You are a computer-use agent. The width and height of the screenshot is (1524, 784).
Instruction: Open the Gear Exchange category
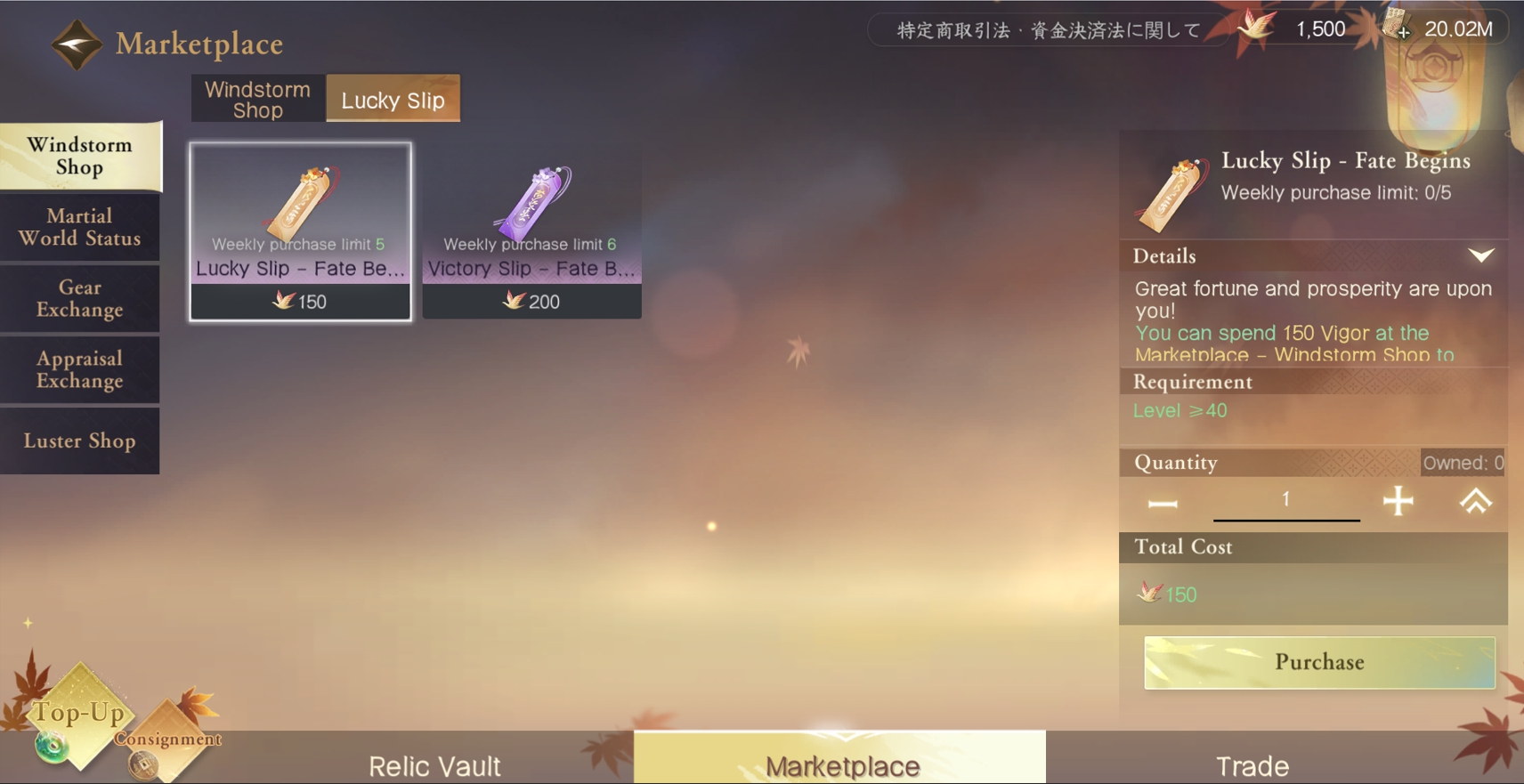[80, 298]
